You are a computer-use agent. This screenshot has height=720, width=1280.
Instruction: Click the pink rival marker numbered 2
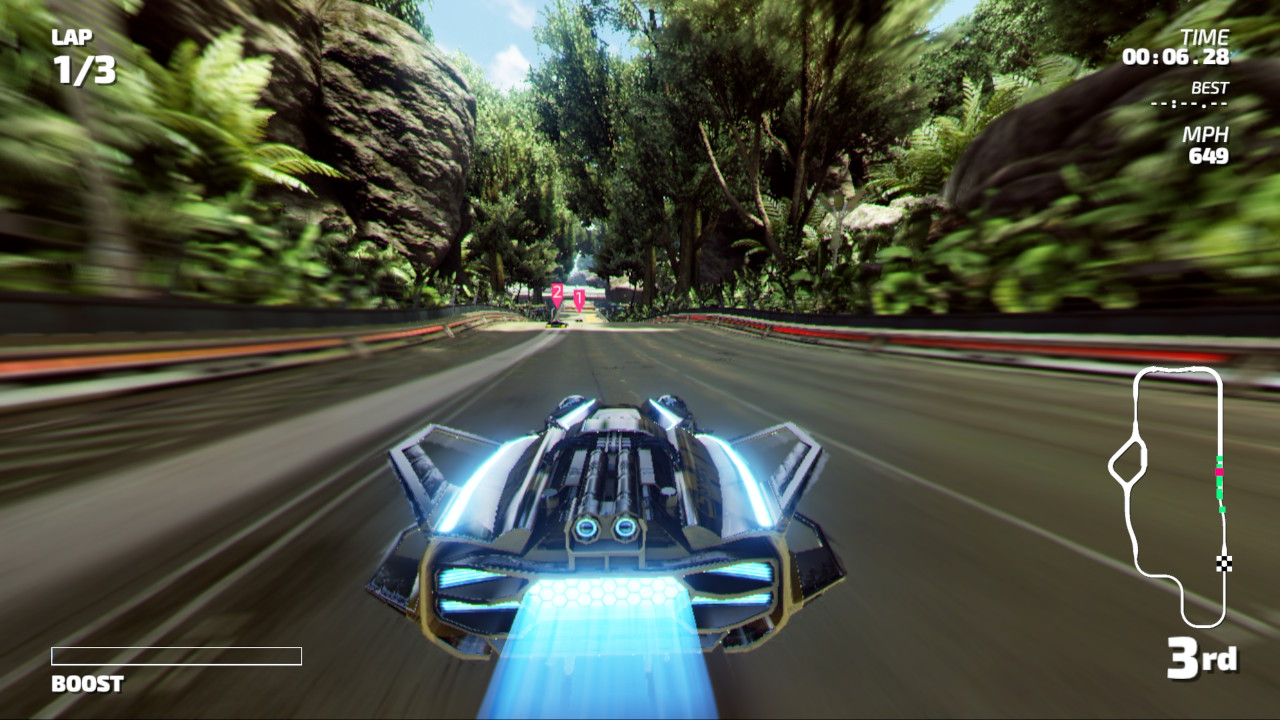click(557, 292)
